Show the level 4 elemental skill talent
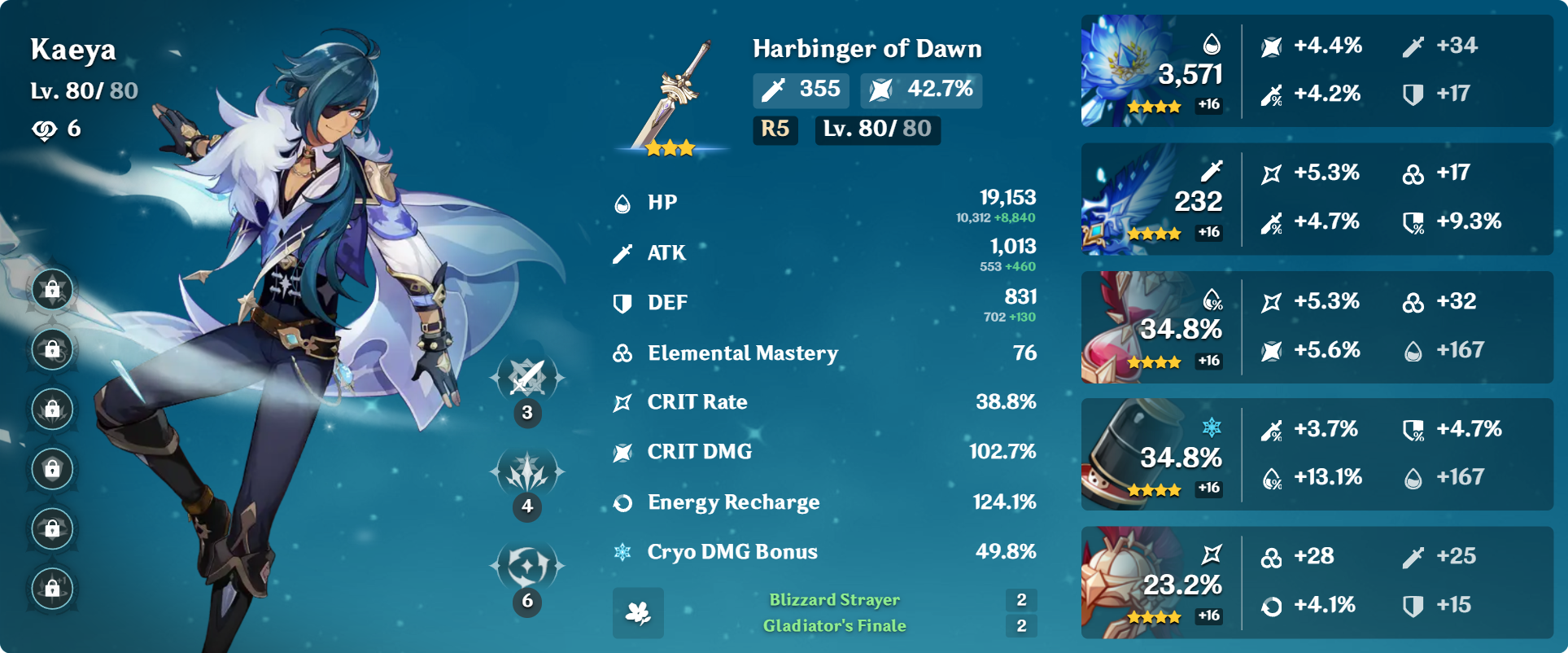The width and height of the screenshot is (1568, 653). click(x=527, y=472)
